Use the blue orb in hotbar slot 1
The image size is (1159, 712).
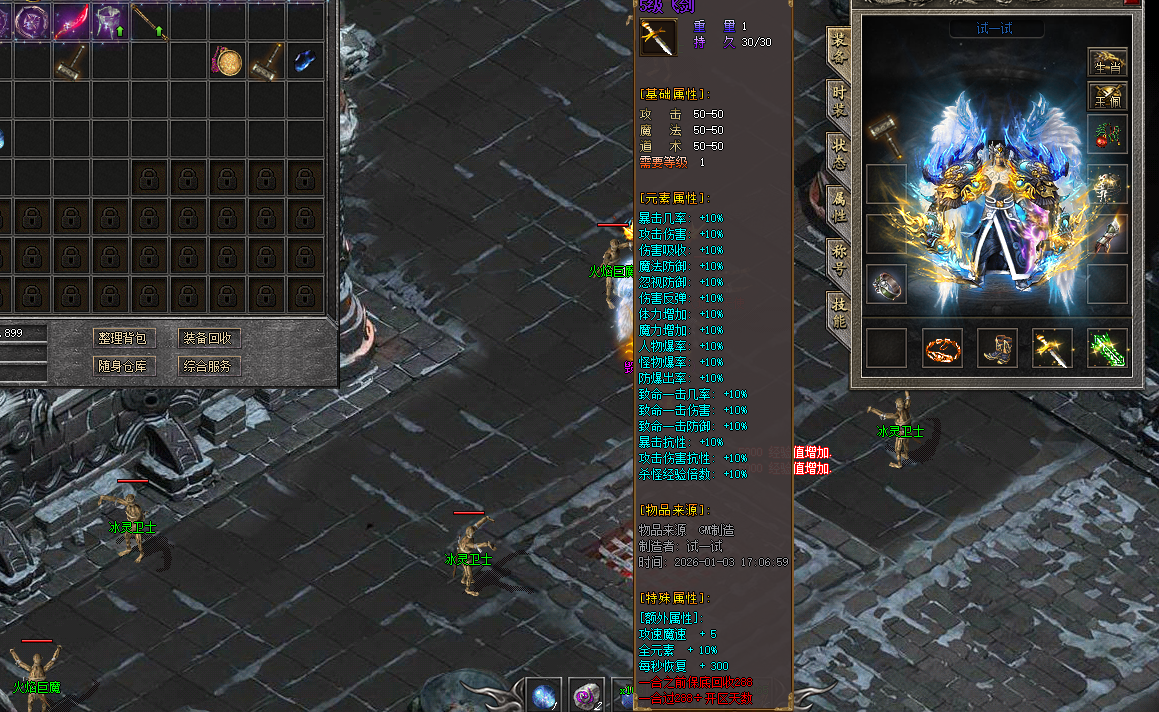point(545,695)
